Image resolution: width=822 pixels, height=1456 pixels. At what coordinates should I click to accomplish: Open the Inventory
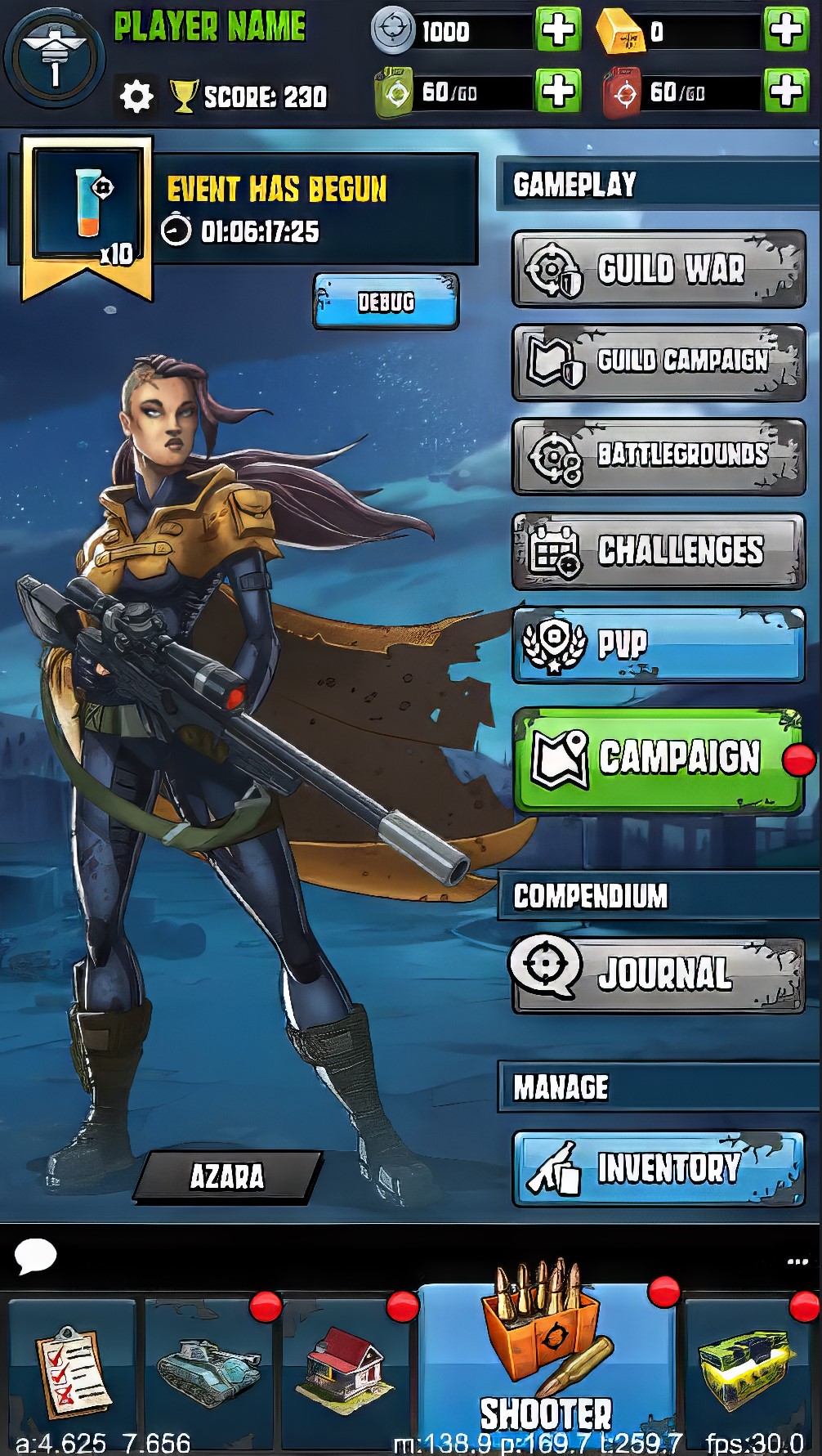[659, 1168]
